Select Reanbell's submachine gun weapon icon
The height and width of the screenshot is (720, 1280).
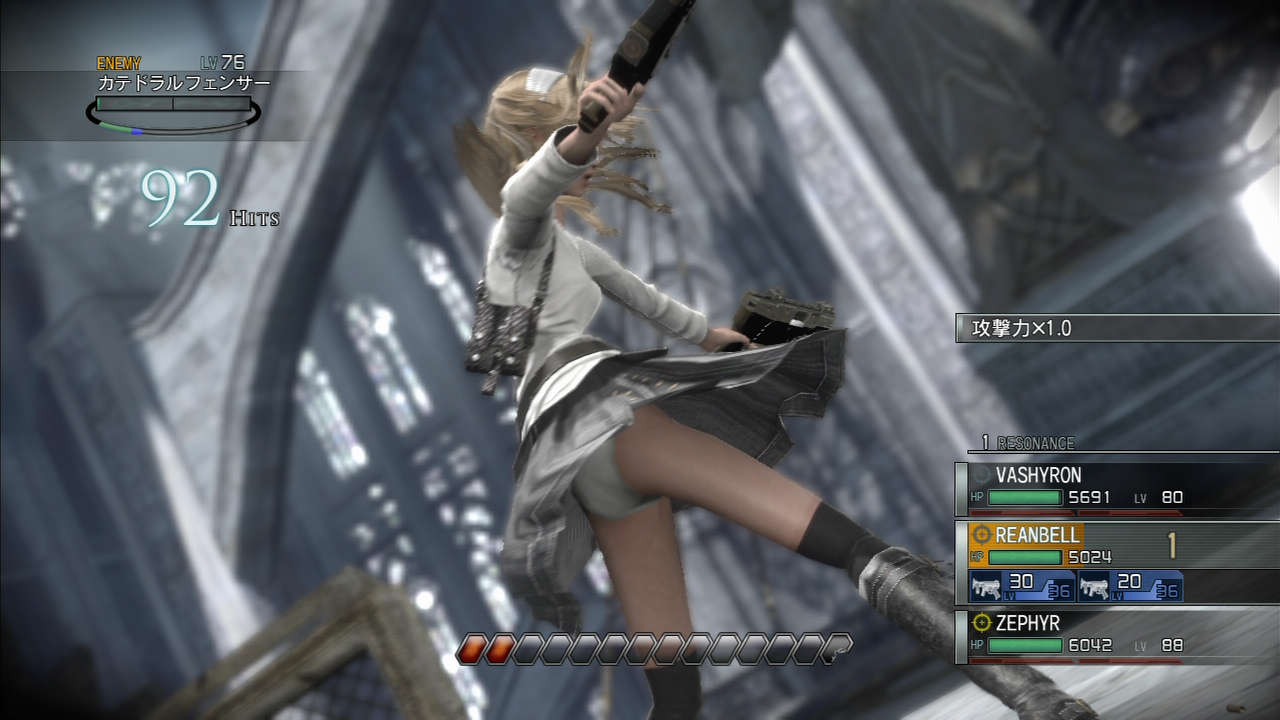(985, 588)
